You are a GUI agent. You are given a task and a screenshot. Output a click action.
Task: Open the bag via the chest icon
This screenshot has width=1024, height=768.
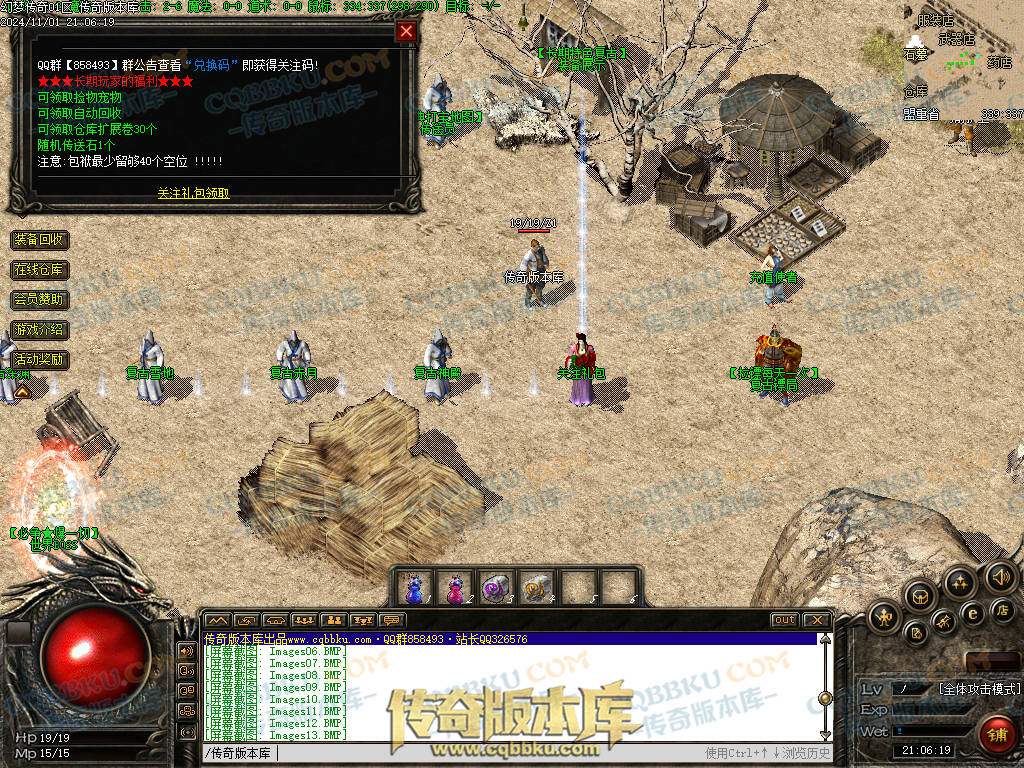[x=921, y=597]
